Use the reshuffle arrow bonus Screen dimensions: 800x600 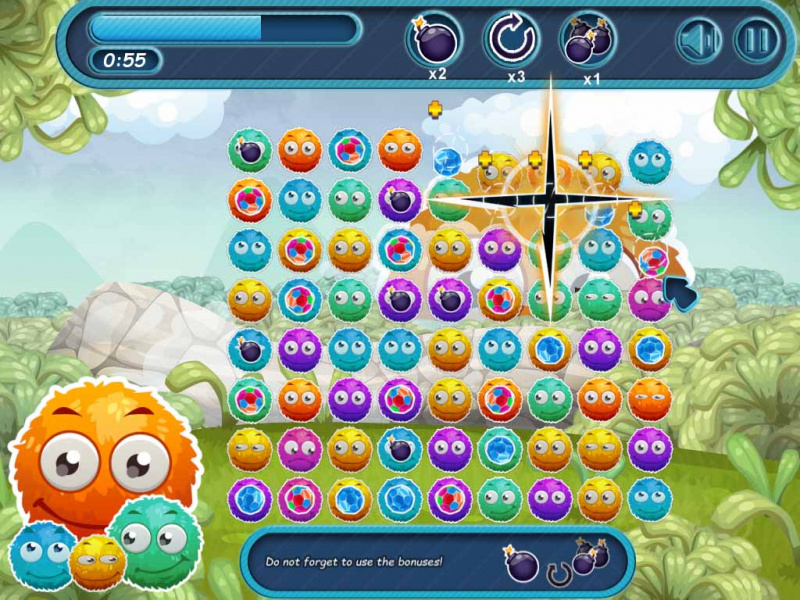pos(512,40)
